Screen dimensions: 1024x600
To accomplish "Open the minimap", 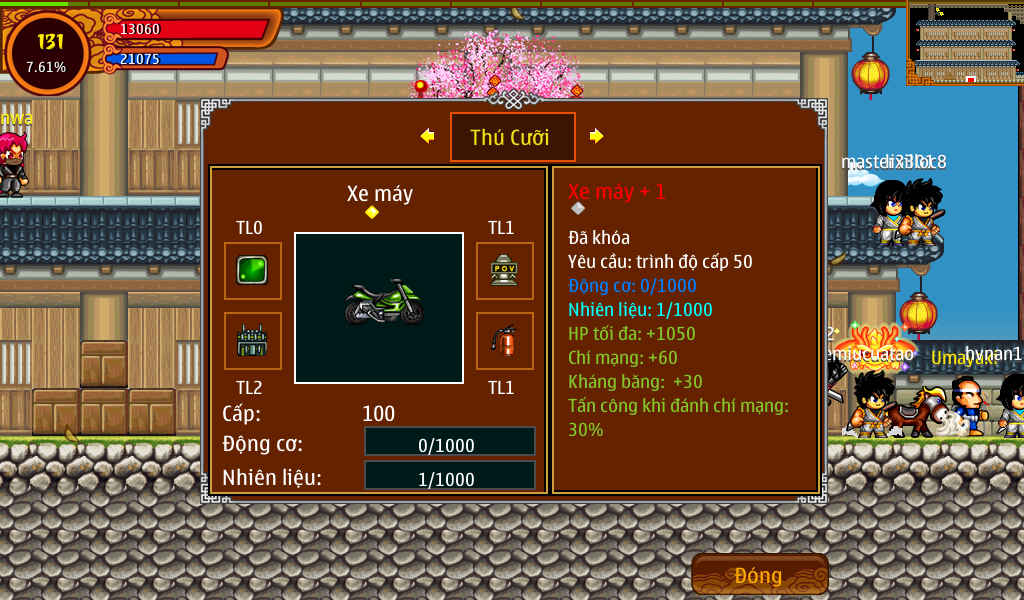I will coord(965,43).
